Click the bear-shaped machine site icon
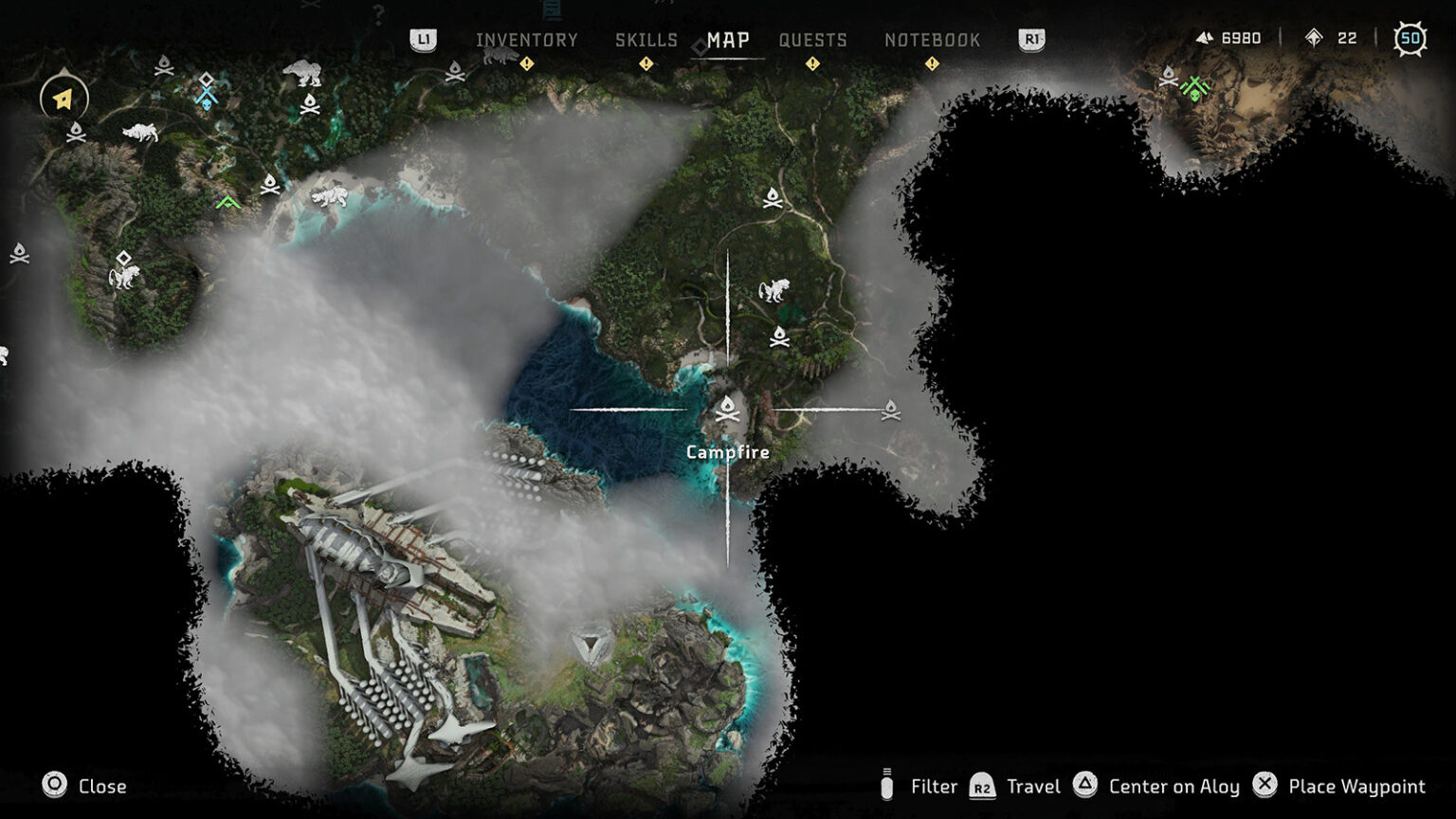The height and width of the screenshot is (819, 1456). click(x=302, y=73)
